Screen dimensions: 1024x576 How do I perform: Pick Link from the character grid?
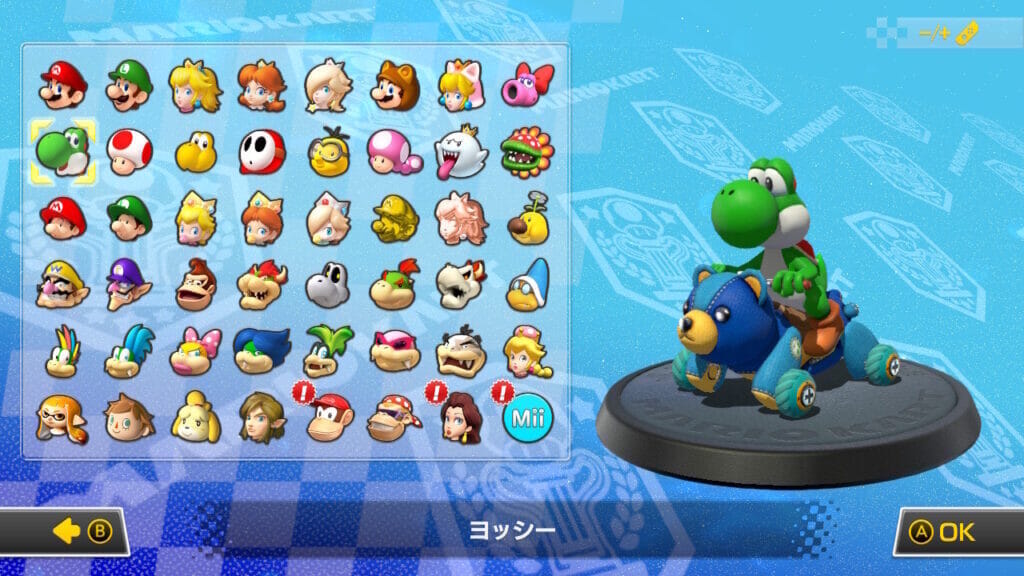pos(262,417)
